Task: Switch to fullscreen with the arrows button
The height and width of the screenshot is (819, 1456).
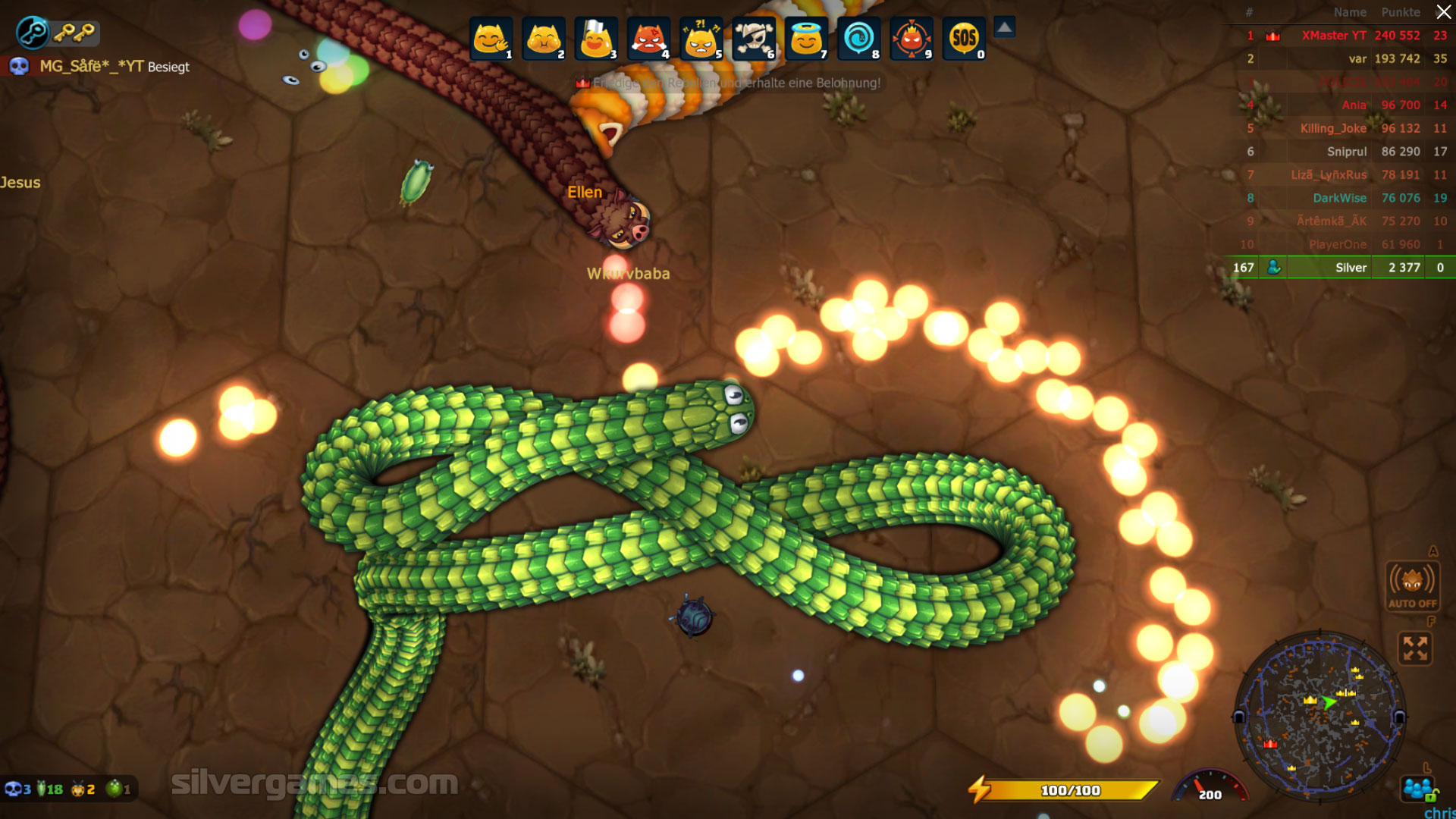Action: 1415,648
